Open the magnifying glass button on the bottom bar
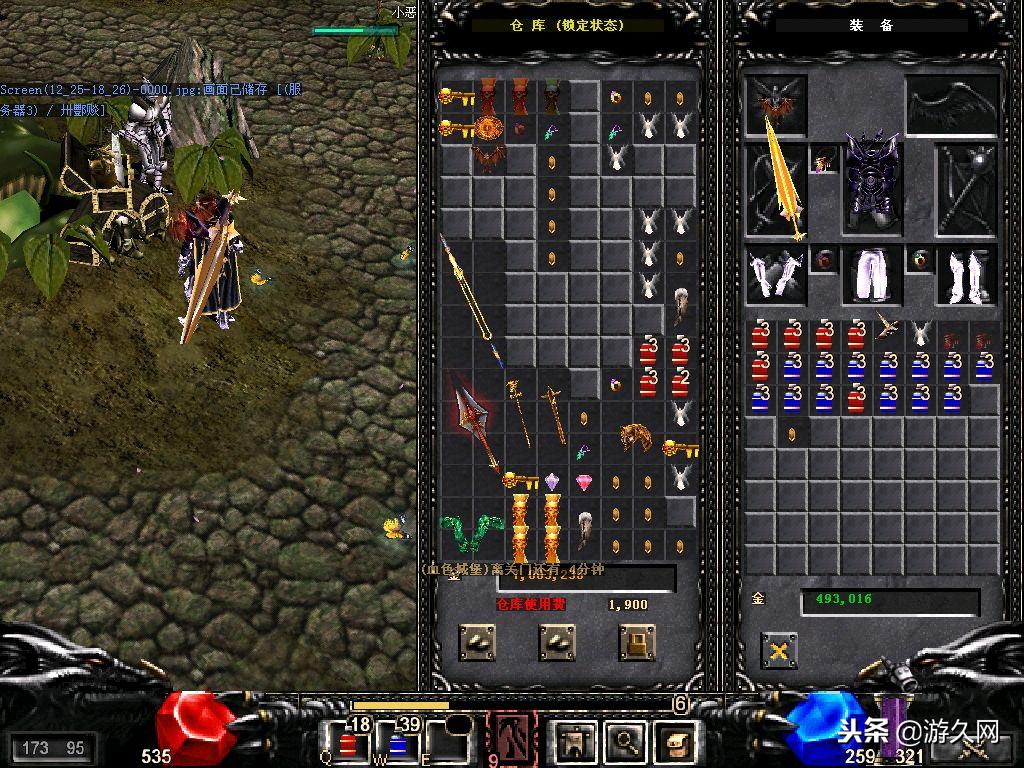This screenshot has height=768, width=1024. coord(626,741)
